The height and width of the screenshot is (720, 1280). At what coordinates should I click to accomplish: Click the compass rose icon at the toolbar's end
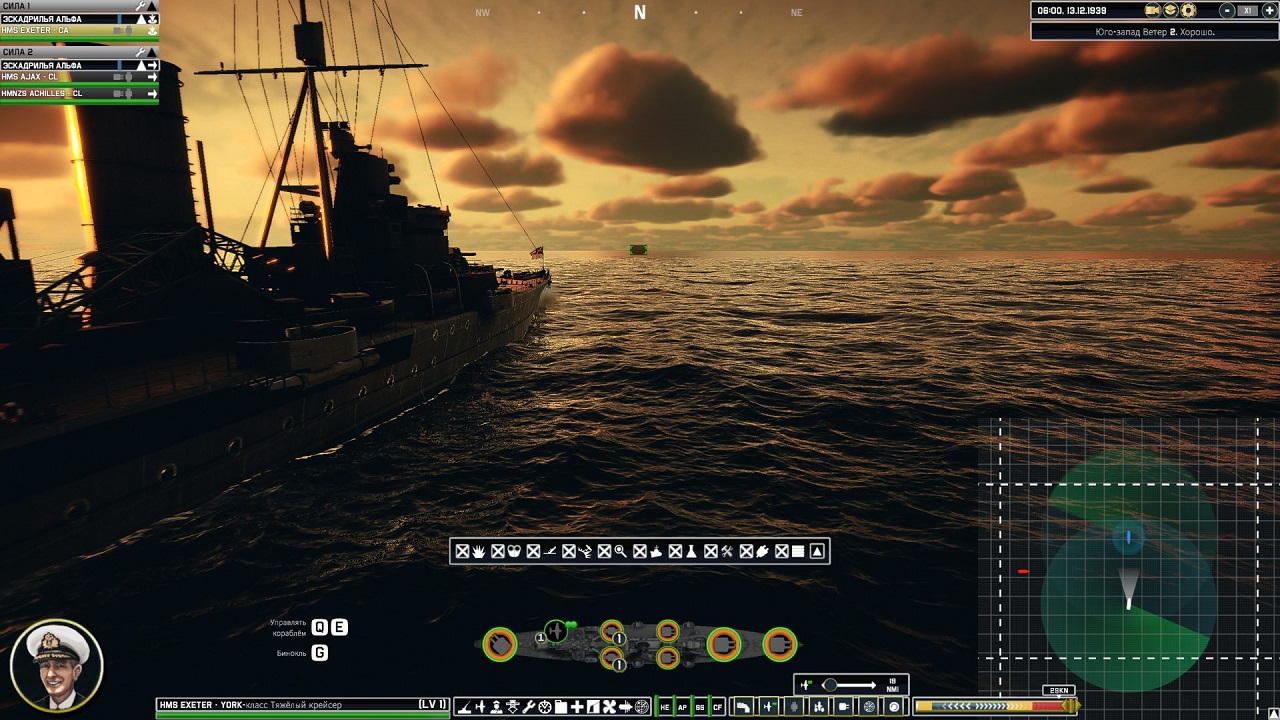(x=639, y=705)
